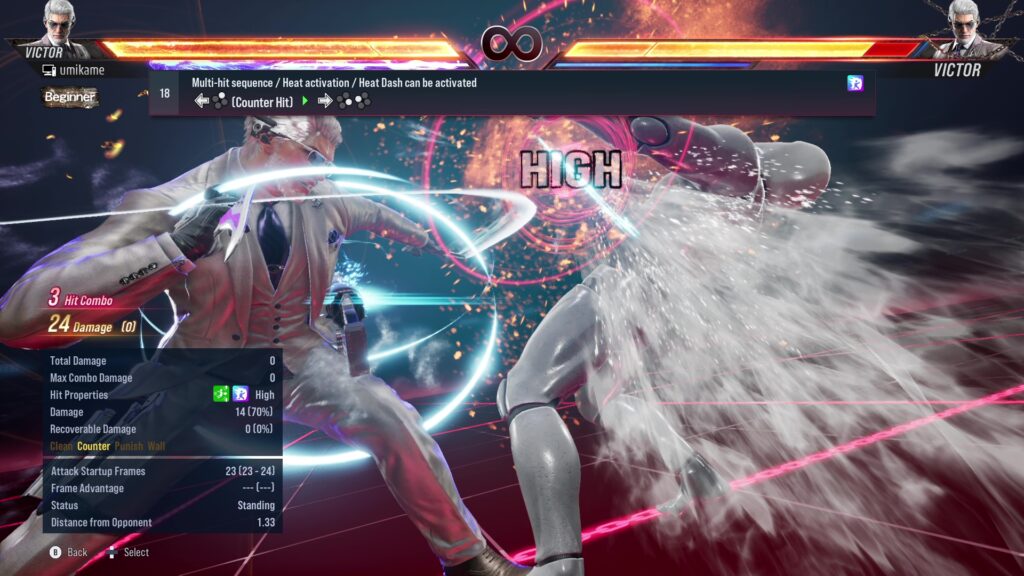
Task: Click the green icon beside Hit Properties
Action: pos(223,395)
